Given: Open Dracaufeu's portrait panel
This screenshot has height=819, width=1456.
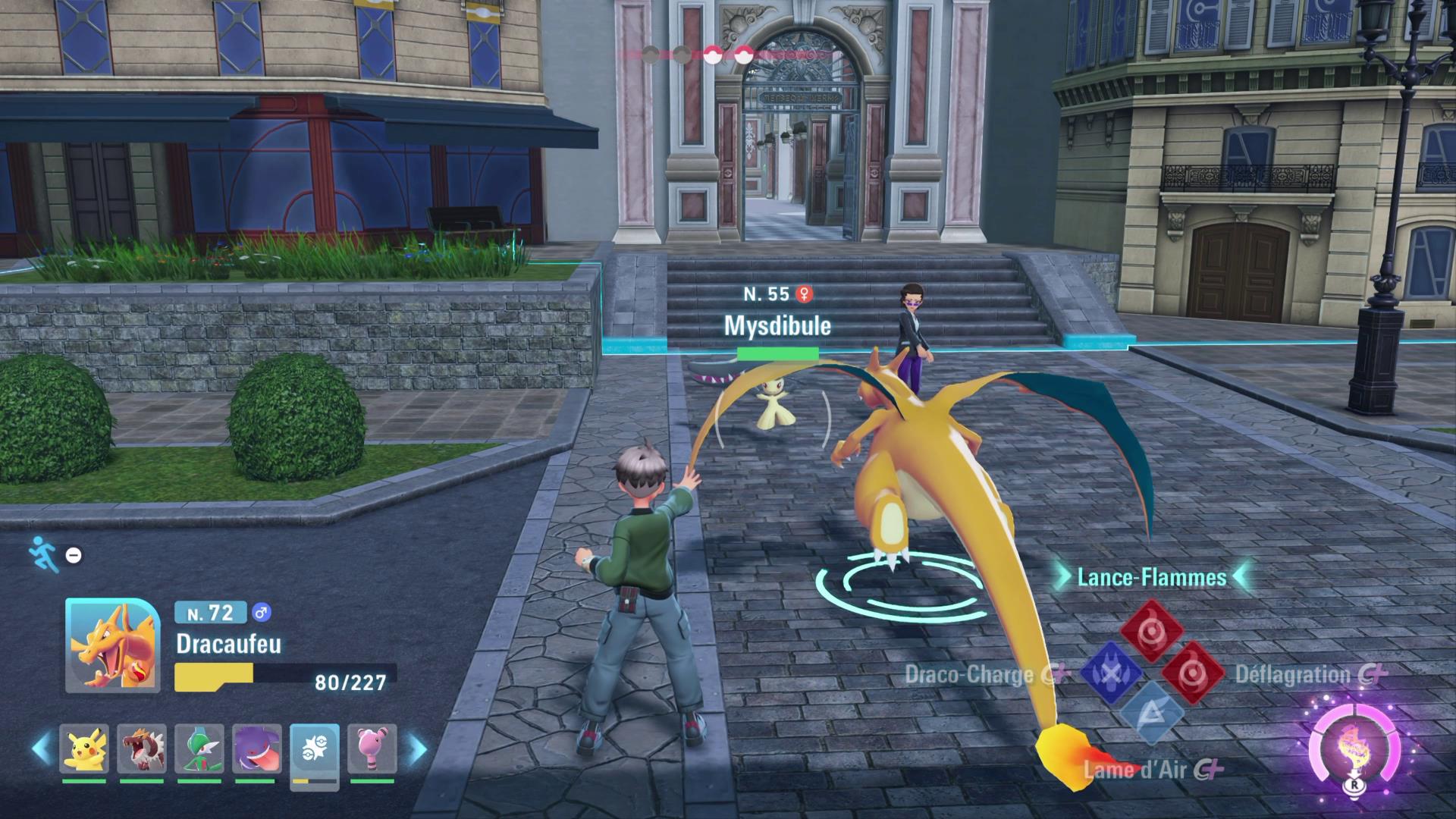Looking at the screenshot, I should pyautogui.click(x=112, y=645).
